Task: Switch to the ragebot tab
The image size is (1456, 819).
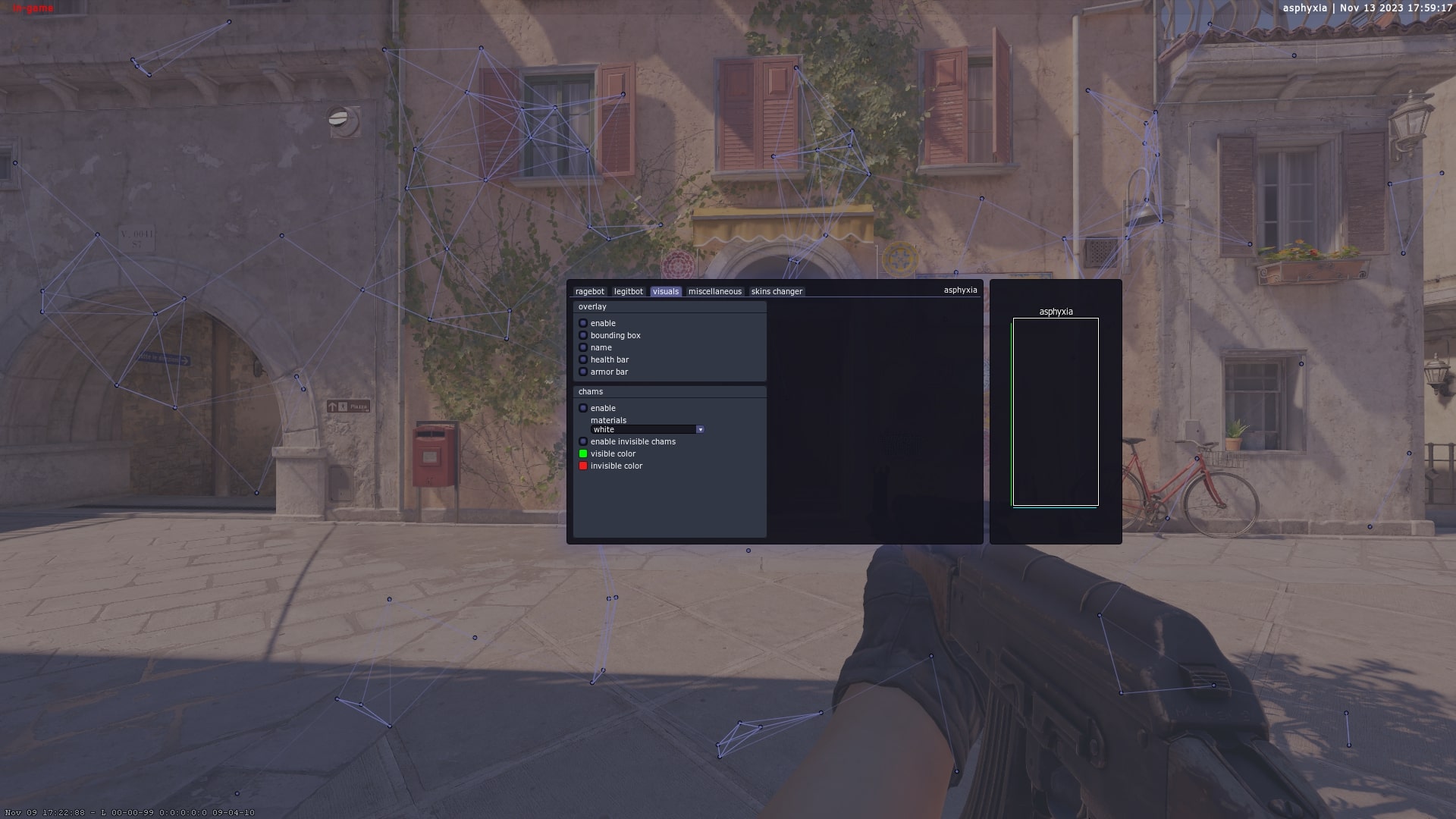Action: [589, 291]
